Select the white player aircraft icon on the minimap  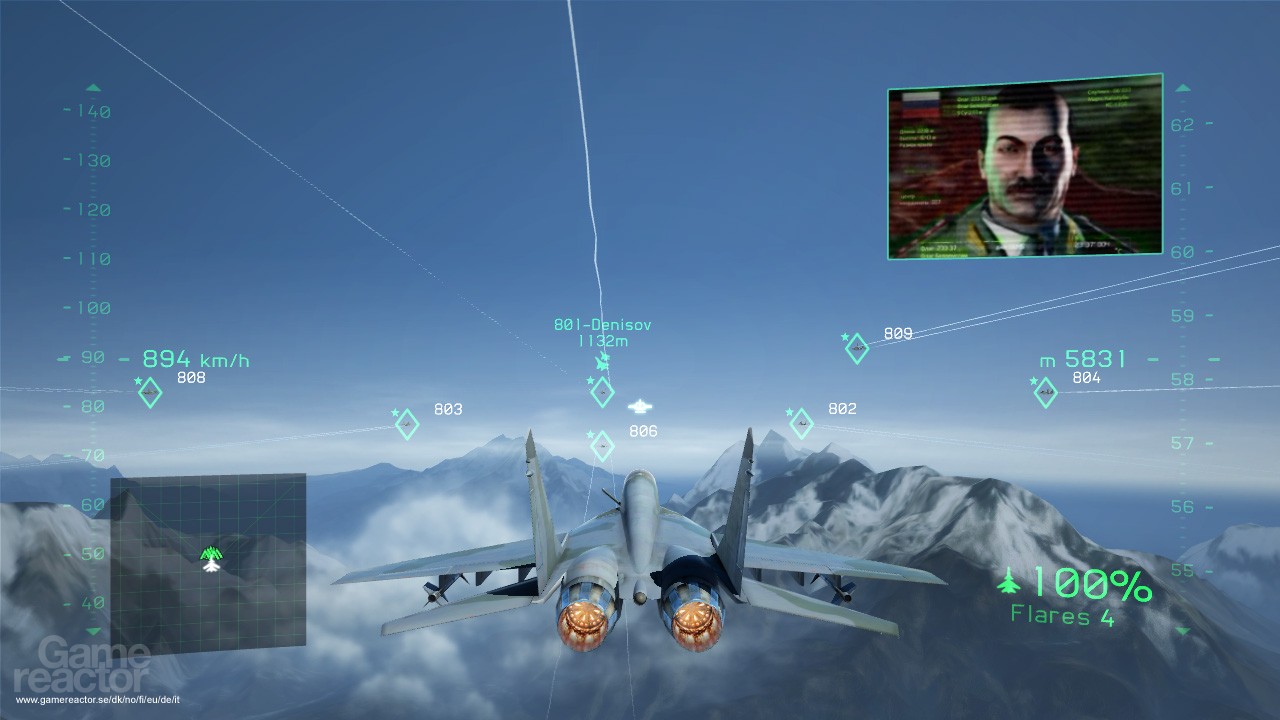[x=211, y=565]
